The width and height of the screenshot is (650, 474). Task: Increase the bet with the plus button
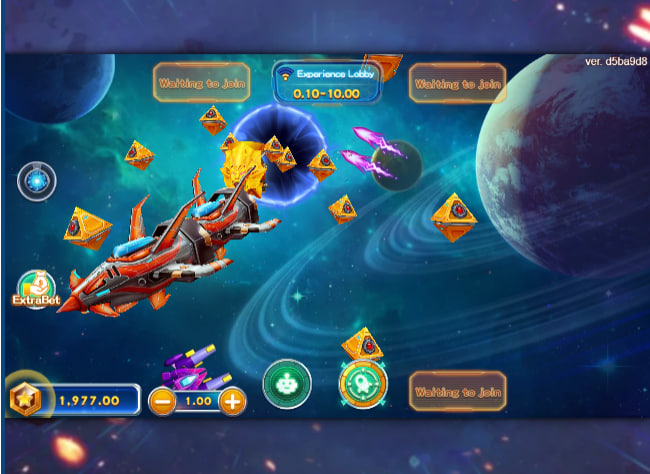[x=232, y=402]
